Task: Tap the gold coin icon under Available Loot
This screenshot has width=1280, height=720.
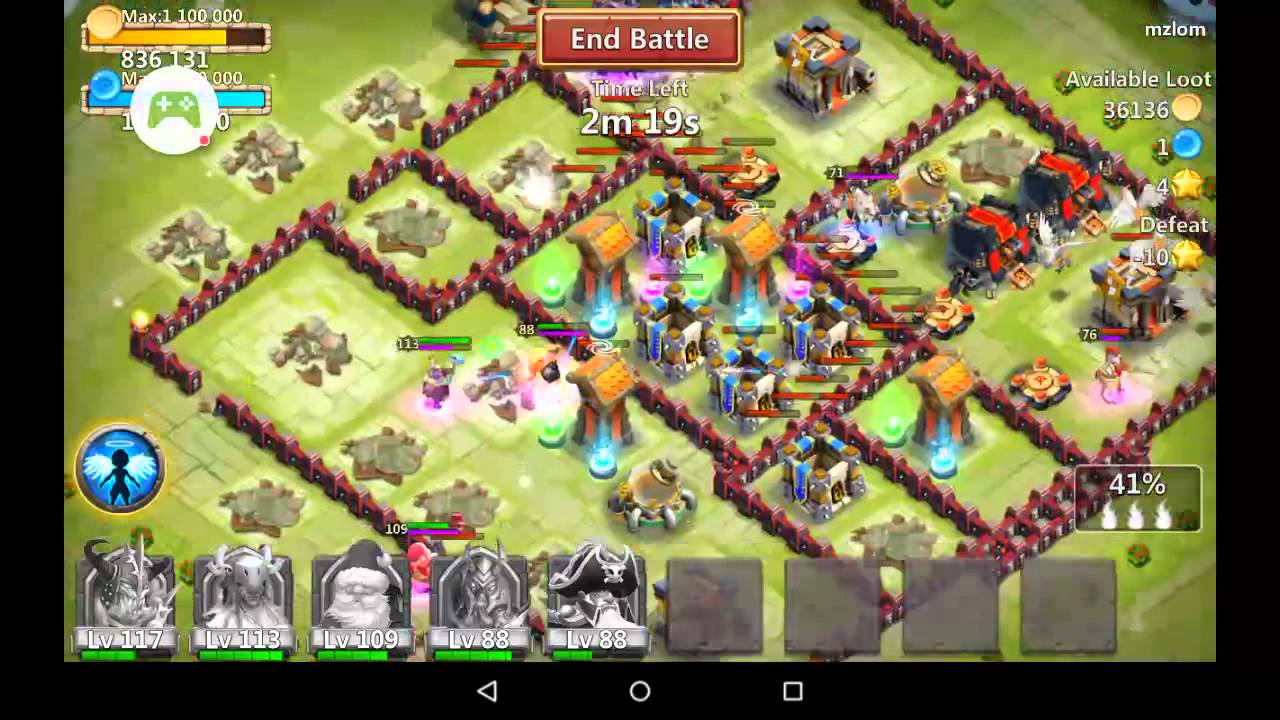Action: pos(1186,110)
